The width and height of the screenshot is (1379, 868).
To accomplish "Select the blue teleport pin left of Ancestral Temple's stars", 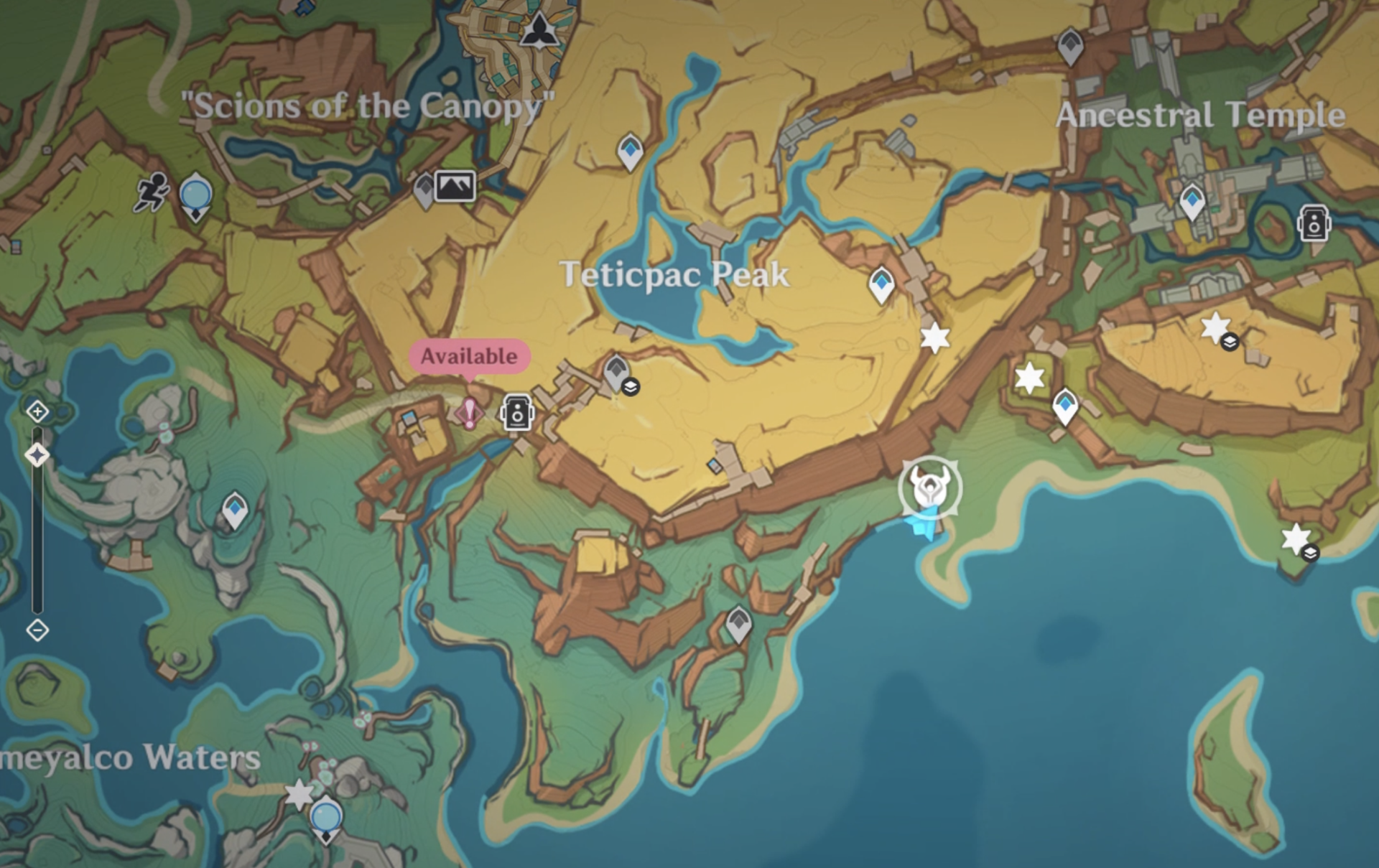I will pyautogui.click(x=1064, y=407).
